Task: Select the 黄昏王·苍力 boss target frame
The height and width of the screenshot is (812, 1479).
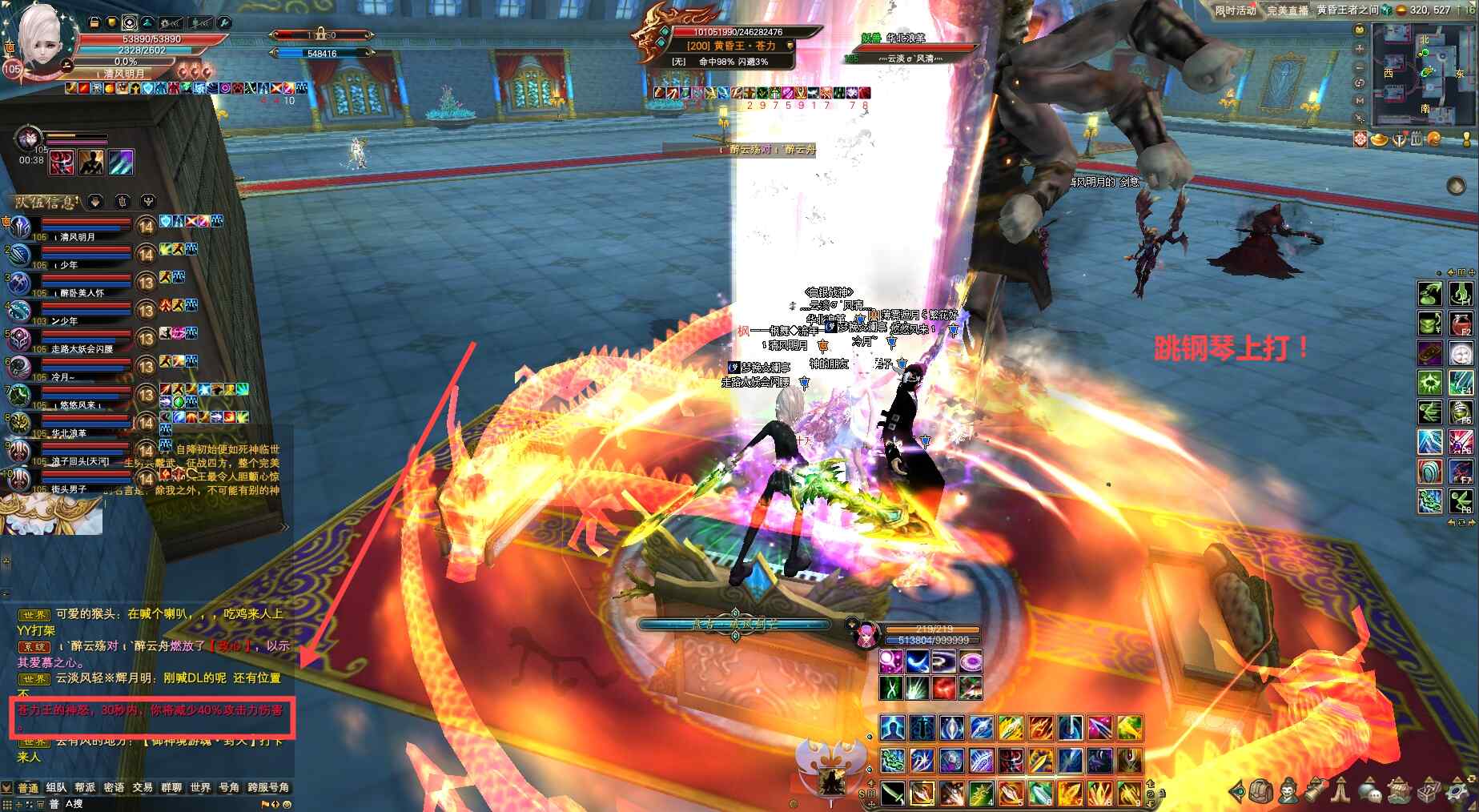Action: [x=730, y=46]
